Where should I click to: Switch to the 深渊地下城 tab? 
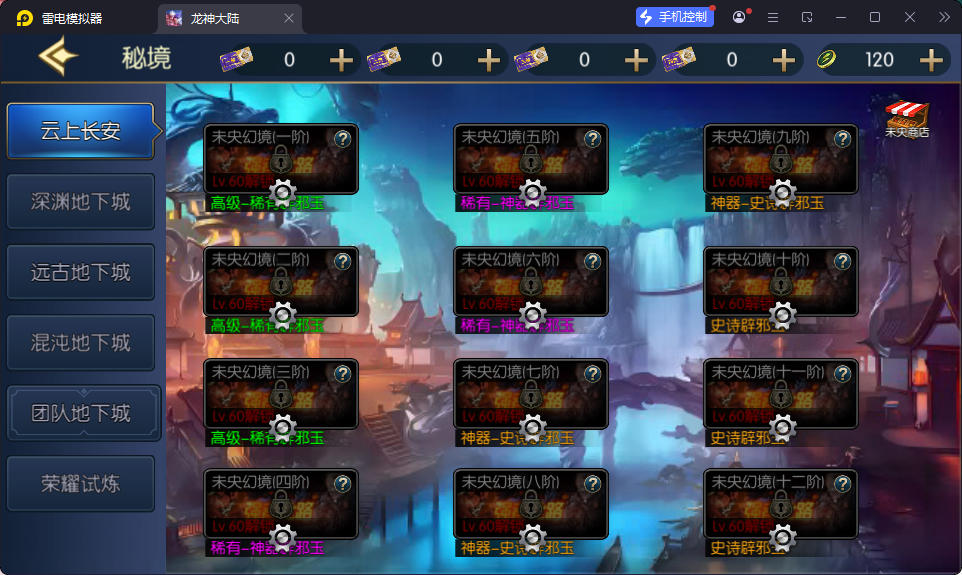point(81,202)
